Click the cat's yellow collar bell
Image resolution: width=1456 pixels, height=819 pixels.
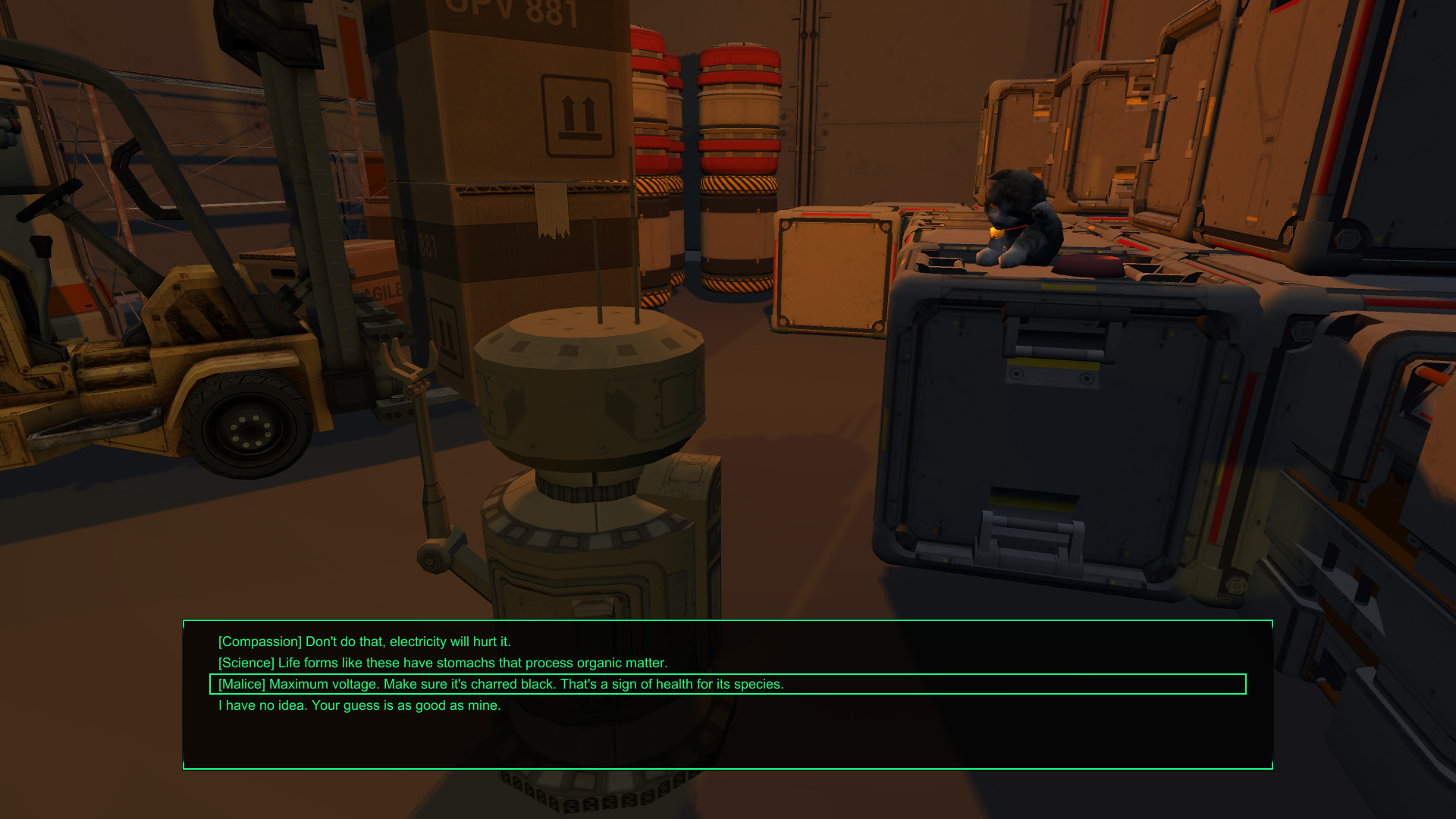click(x=996, y=233)
